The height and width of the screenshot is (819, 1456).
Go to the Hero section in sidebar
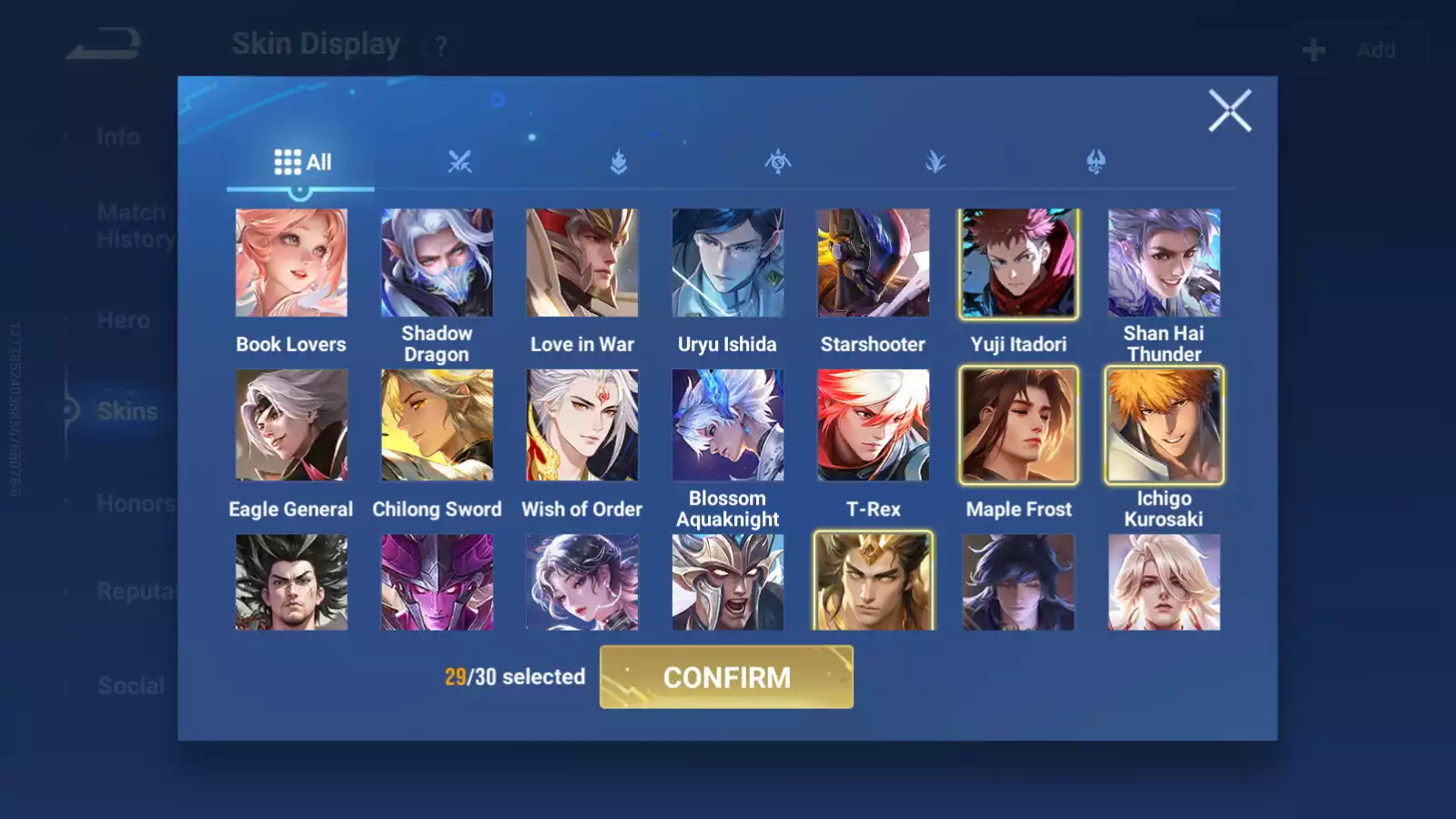pyautogui.click(x=125, y=320)
